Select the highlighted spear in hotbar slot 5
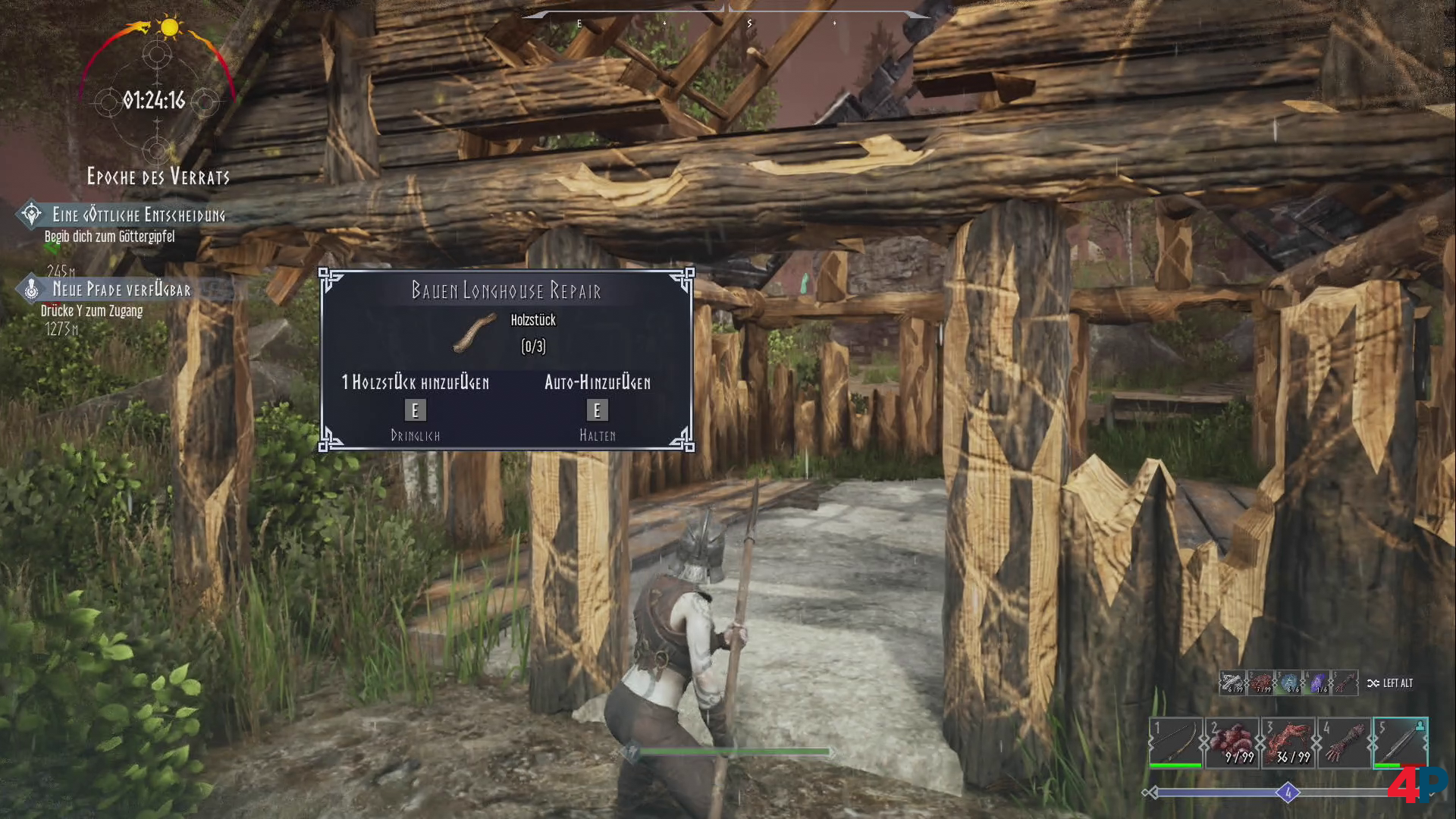 pos(1400,742)
